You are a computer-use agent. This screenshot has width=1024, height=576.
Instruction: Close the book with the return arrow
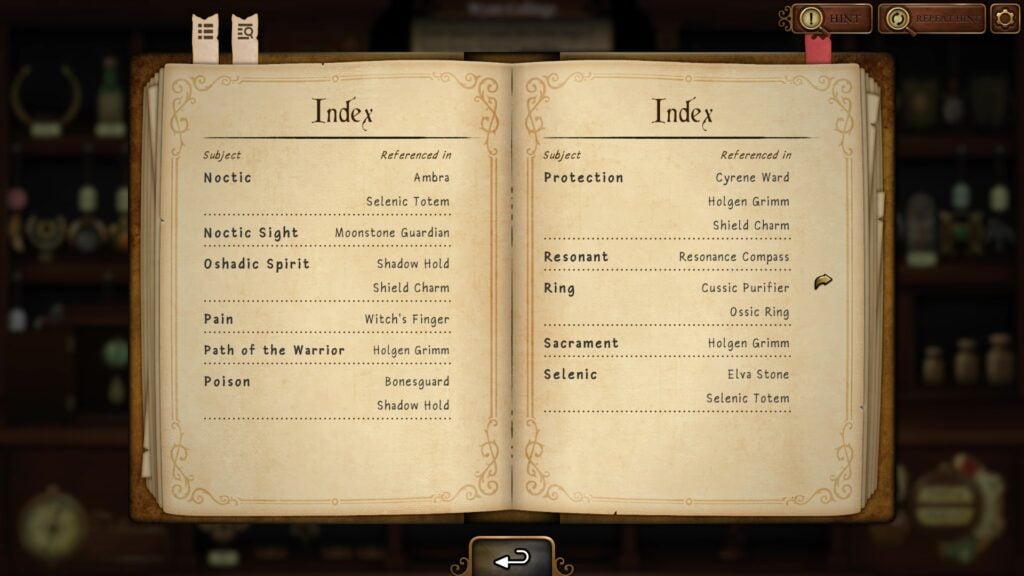[512, 559]
